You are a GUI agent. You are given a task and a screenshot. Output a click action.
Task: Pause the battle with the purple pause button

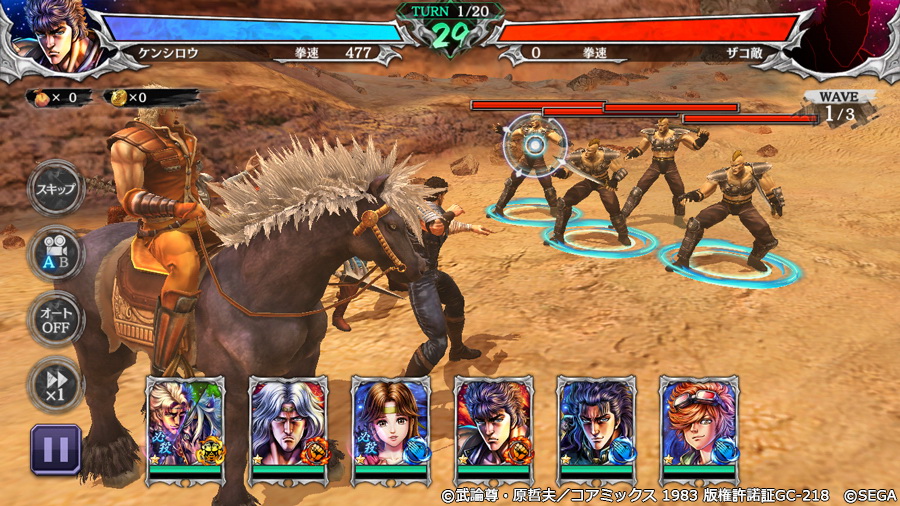55,448
